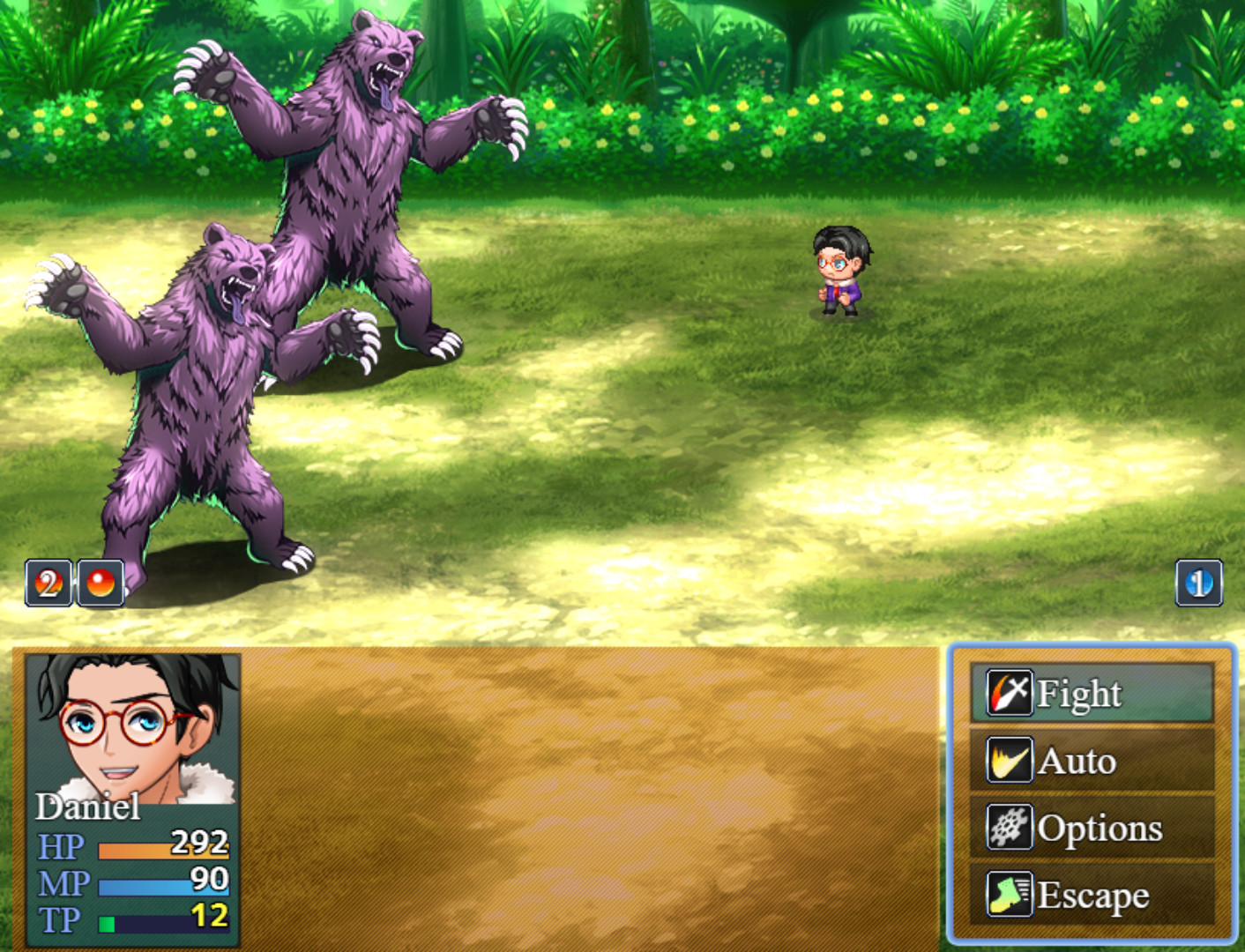Expand the battle command window
1245x952 pixels.
point(1091,793)
